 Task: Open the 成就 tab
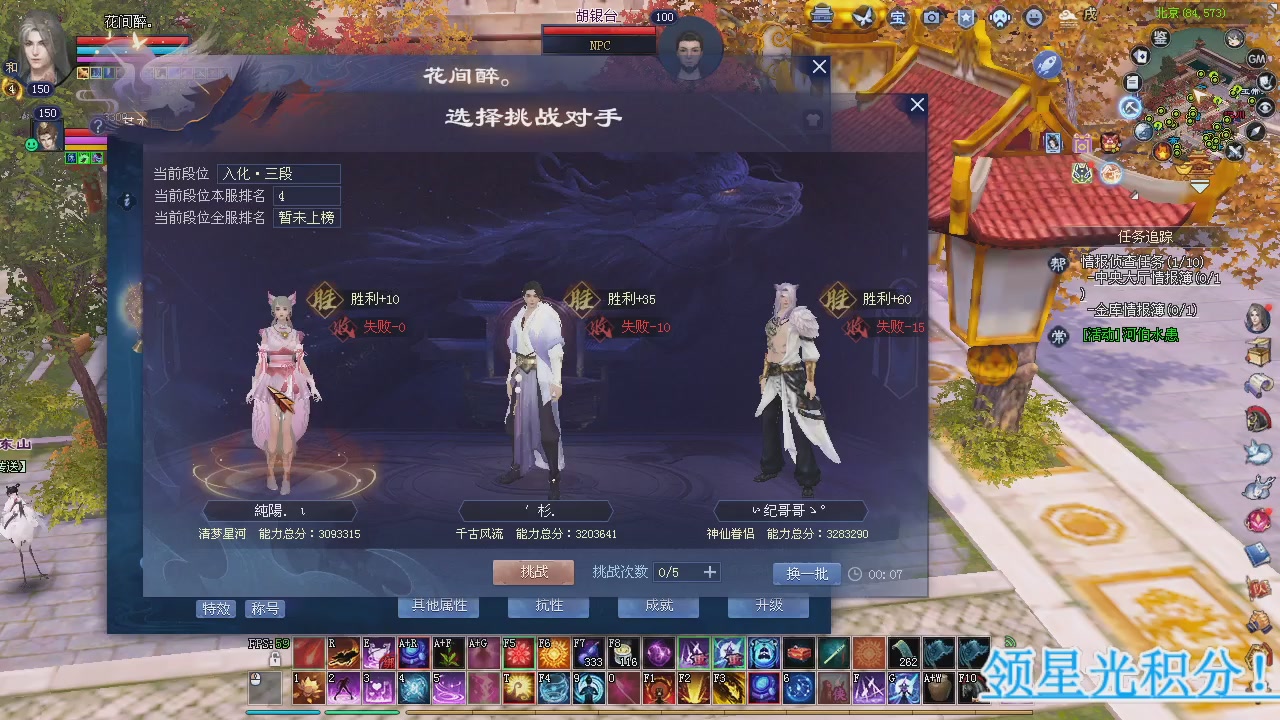658,606
